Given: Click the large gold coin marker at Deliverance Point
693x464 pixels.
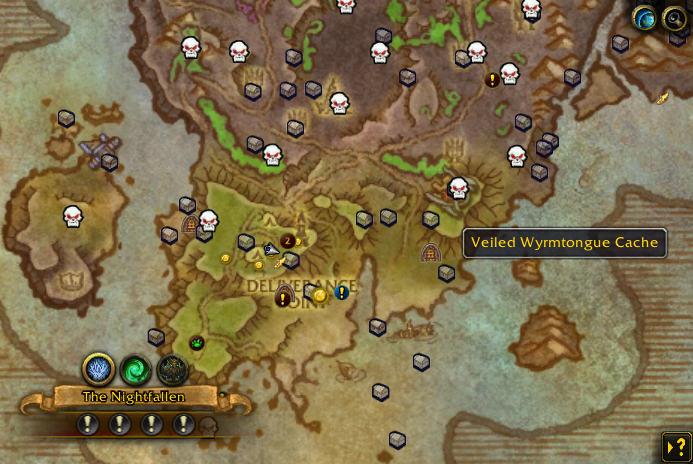Looking at the screenshot, I should click(x=320, y=295).
